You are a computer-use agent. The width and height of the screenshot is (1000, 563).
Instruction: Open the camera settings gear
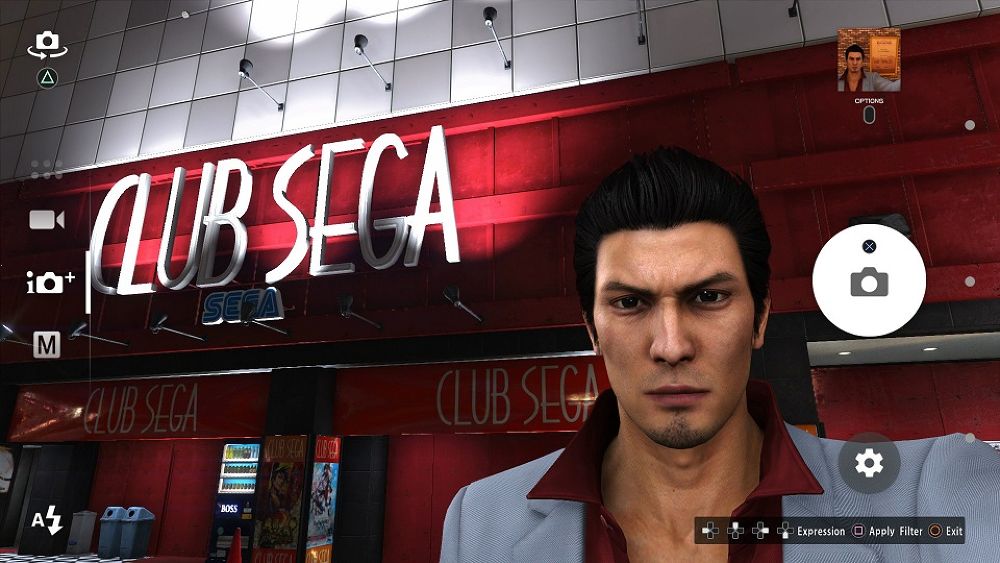pyautogui.click(x=869, y=462)
